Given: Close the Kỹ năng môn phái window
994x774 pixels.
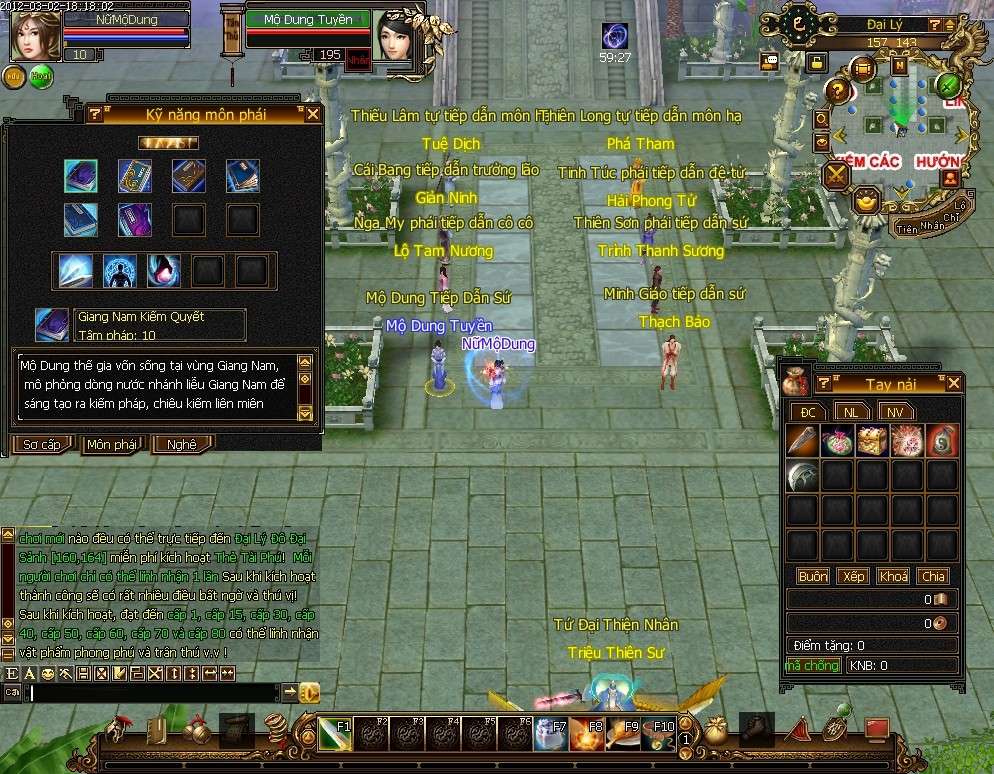Looking at the screenshot, I should pos(312,114).
